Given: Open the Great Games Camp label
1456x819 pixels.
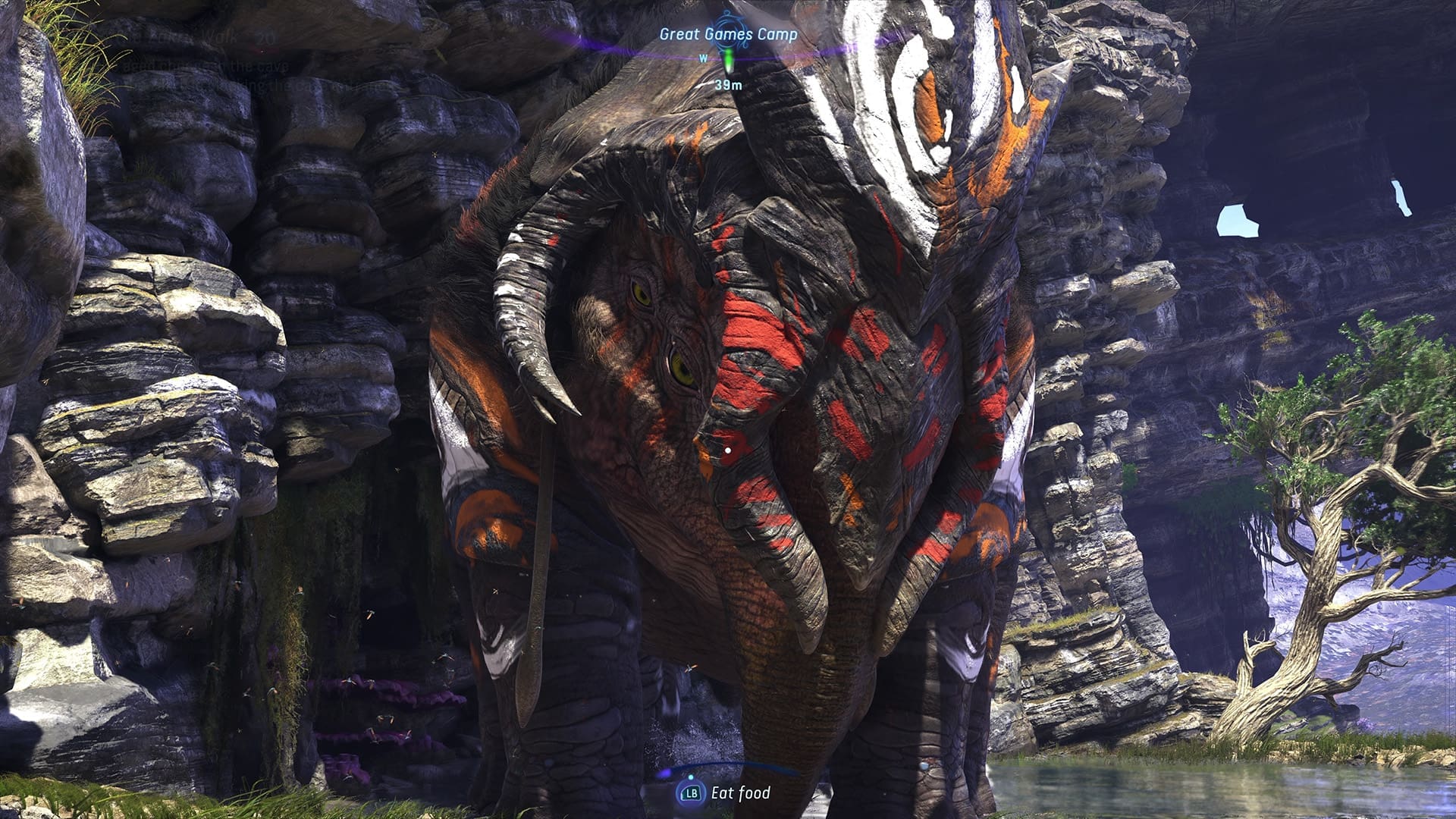Looking at the screenshot, I should (x=728, y=33).
